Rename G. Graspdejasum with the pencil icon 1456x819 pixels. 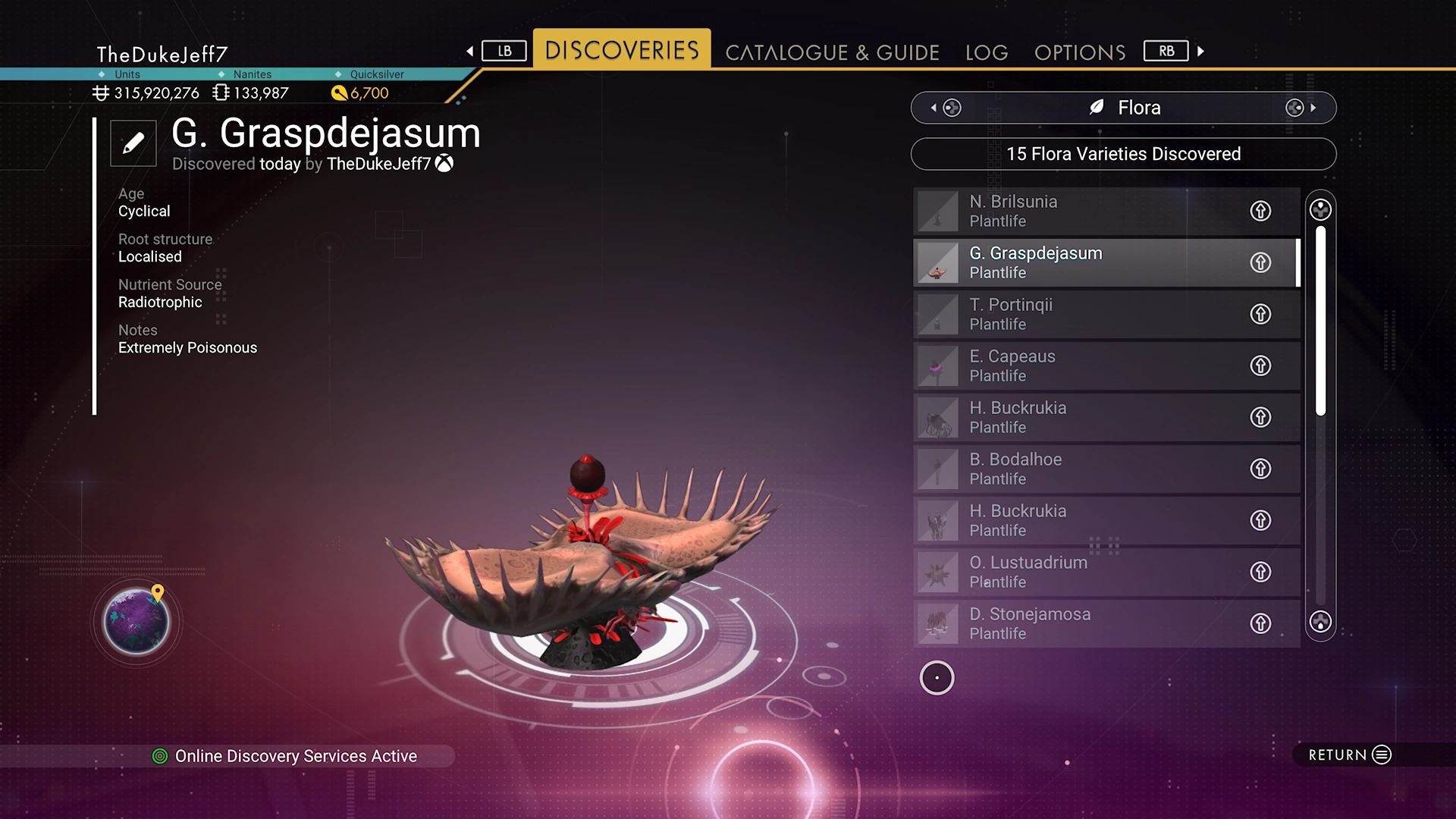133,143
